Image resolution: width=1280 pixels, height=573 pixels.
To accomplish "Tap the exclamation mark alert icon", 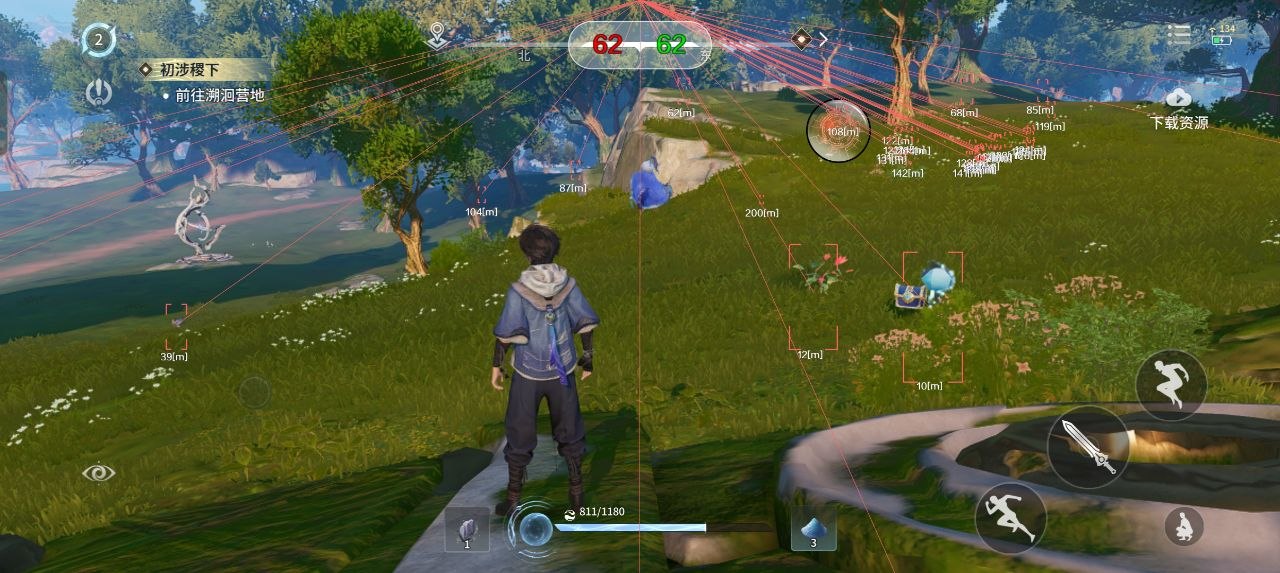I will [x=98, y=93].
